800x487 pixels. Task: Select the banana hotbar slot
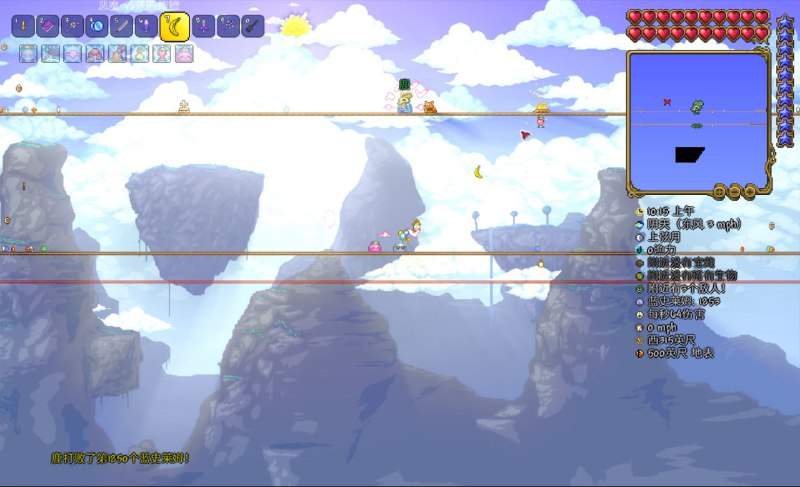[175, 26]
